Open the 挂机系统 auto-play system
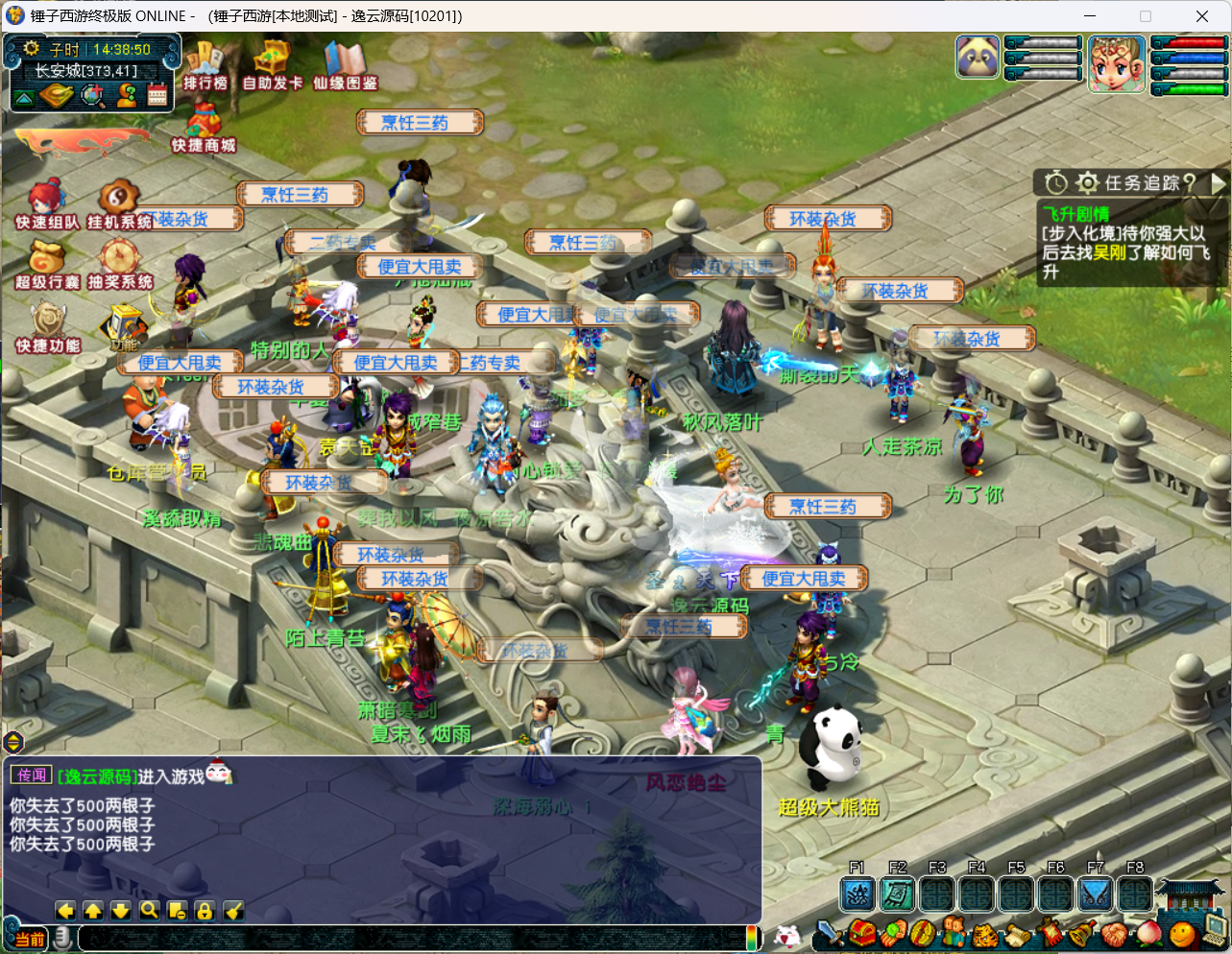 point(119,203)
